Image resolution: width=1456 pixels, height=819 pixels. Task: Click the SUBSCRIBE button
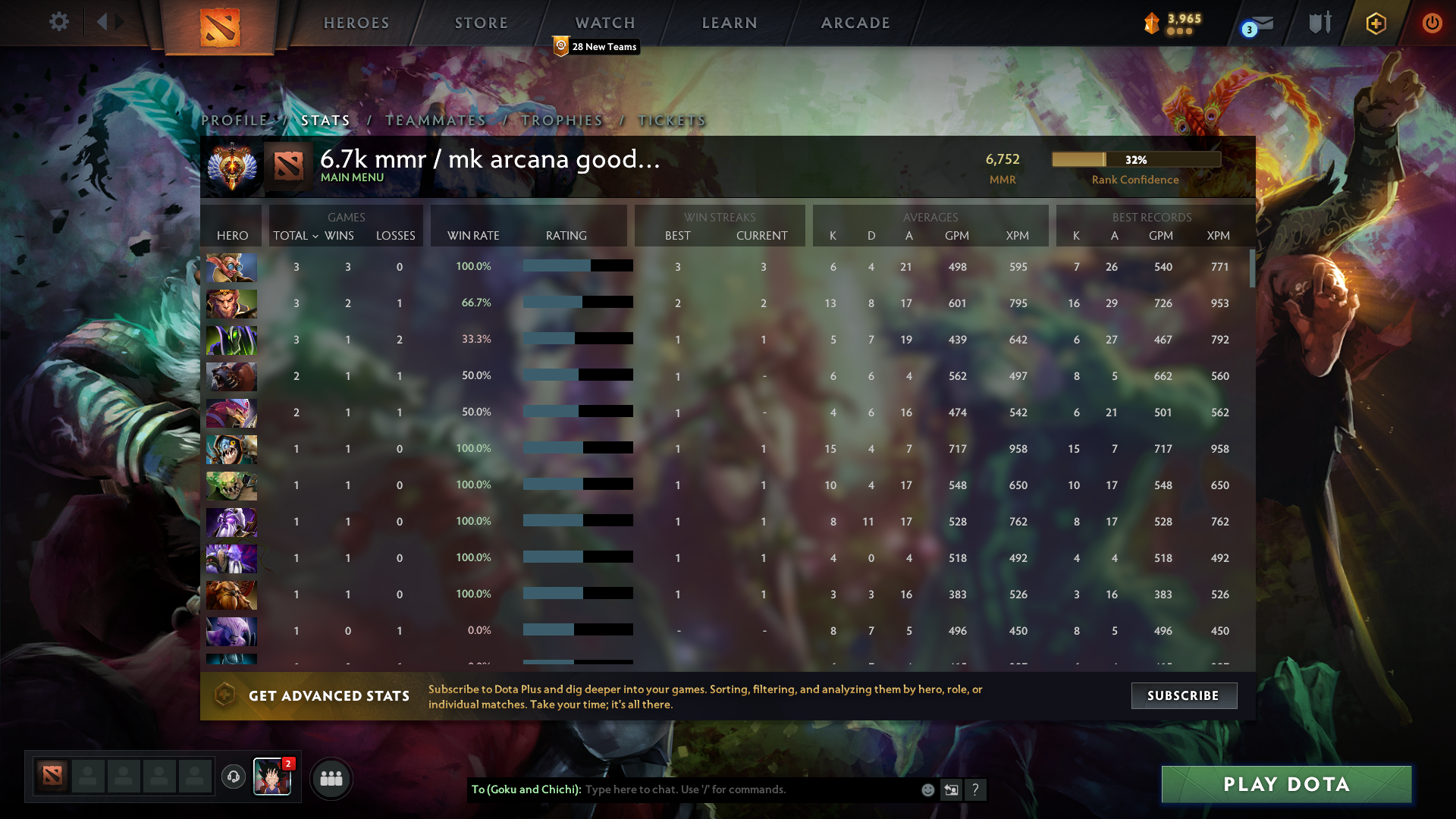coord(1184,695)
